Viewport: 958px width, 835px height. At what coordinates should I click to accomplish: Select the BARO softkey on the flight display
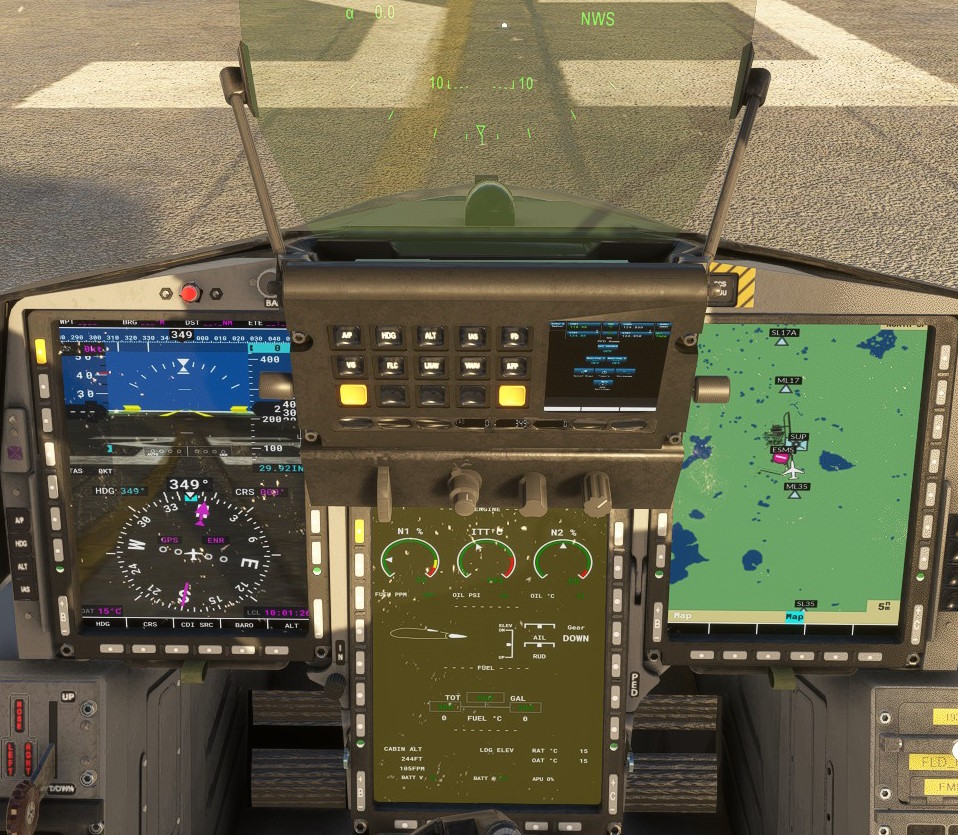(243, 624)
